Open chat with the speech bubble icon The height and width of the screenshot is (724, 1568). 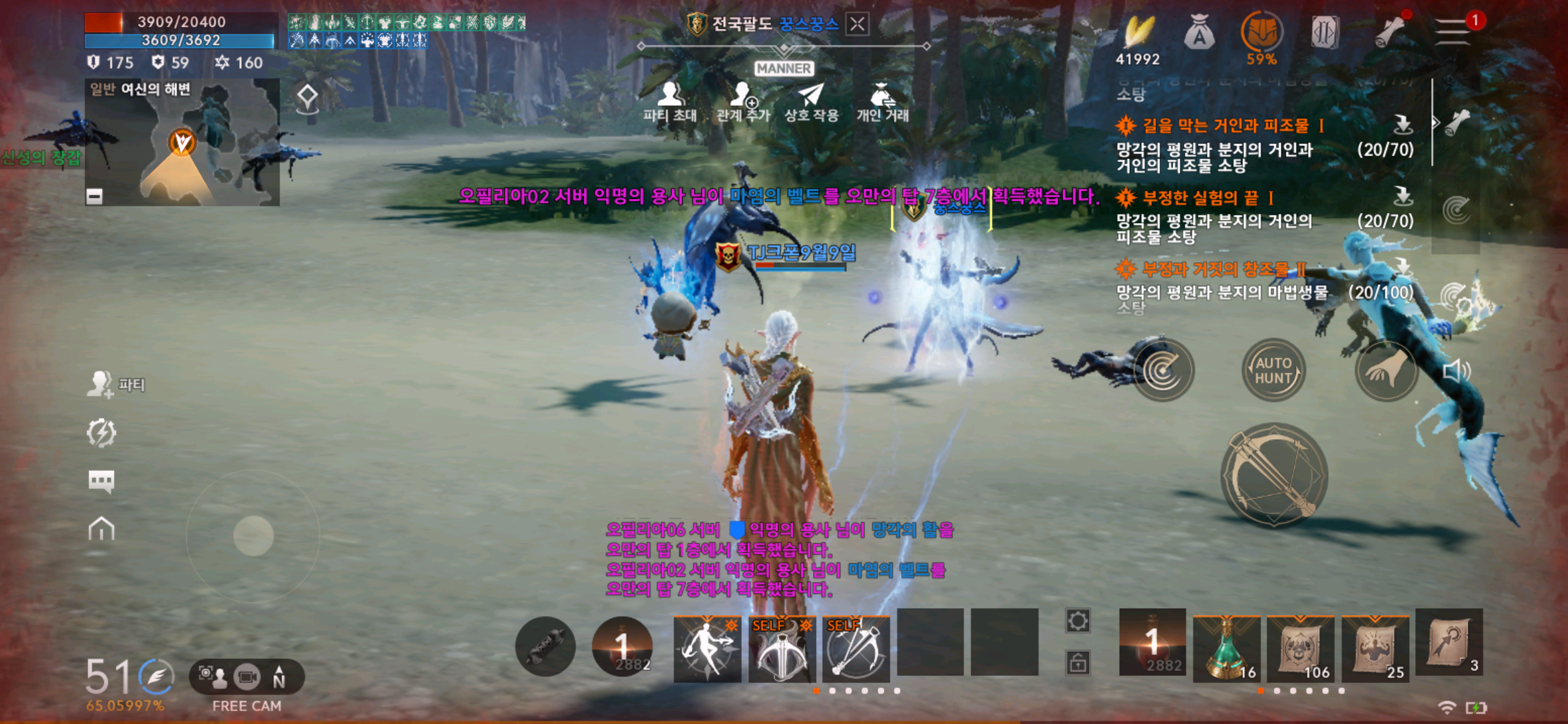(x=102, y=479)
